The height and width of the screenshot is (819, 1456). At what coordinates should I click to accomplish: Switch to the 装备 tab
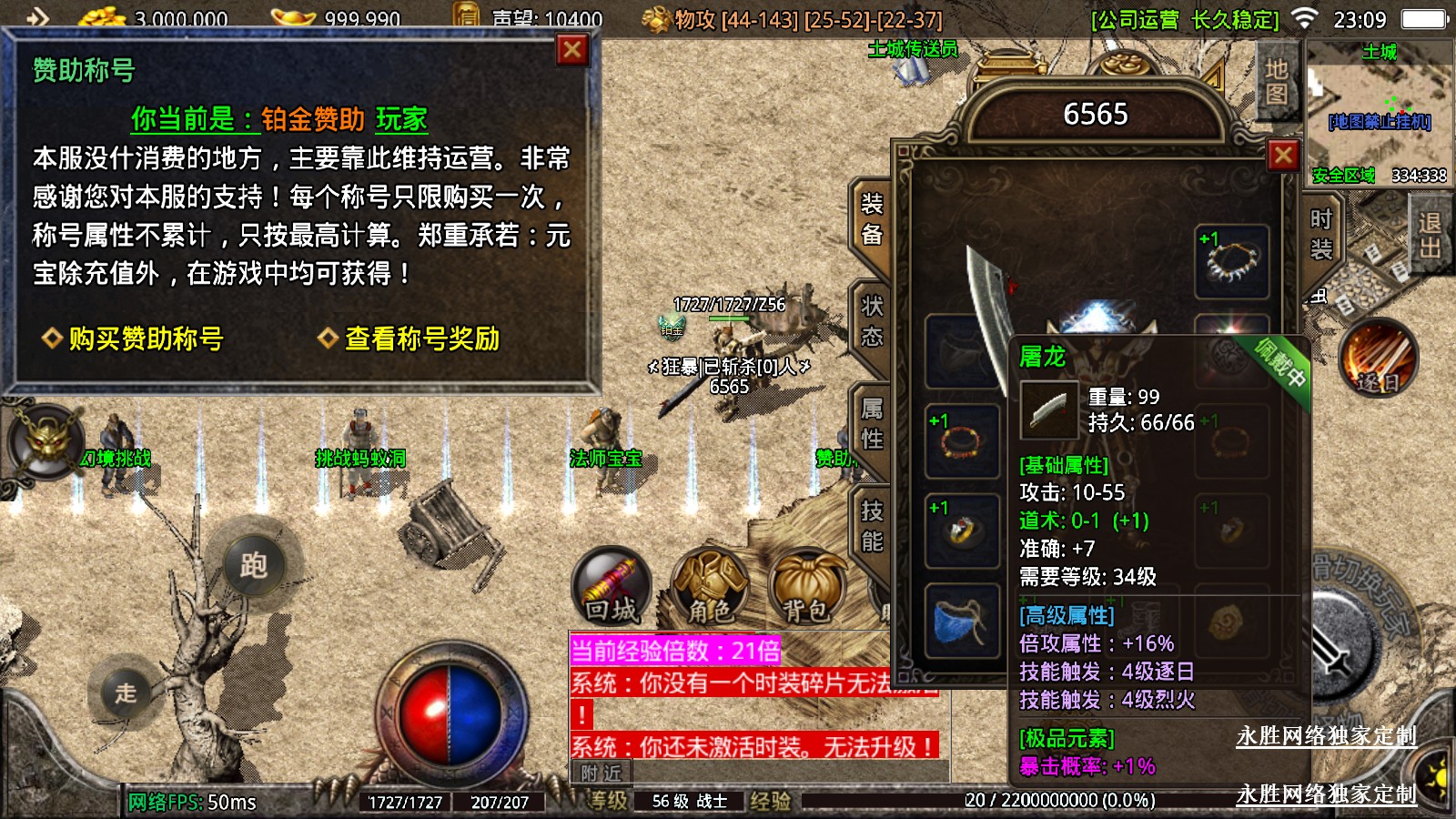(x=871, y=219)
